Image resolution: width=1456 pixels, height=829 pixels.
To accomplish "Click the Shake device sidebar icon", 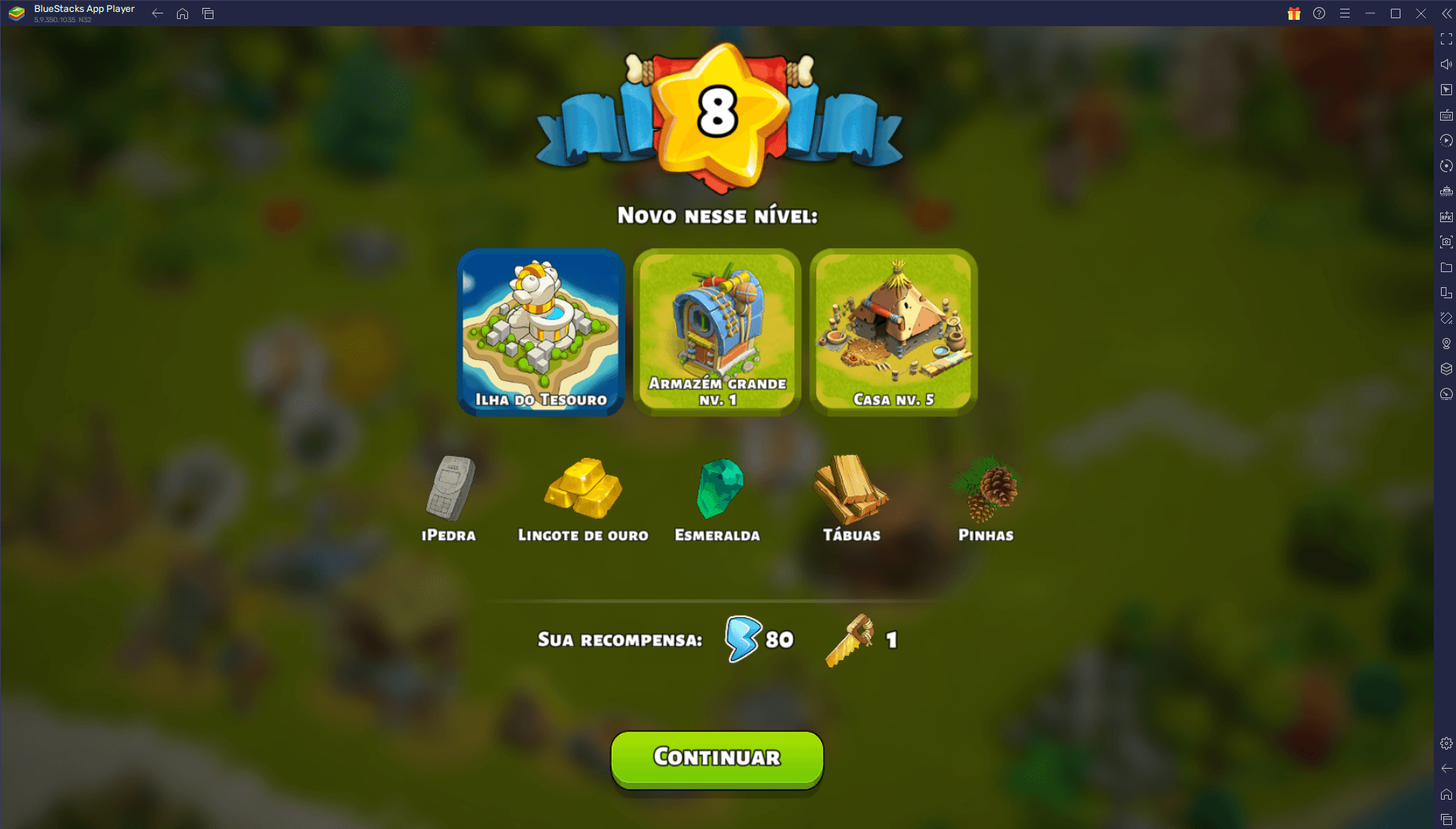I will coord(1446,317).
